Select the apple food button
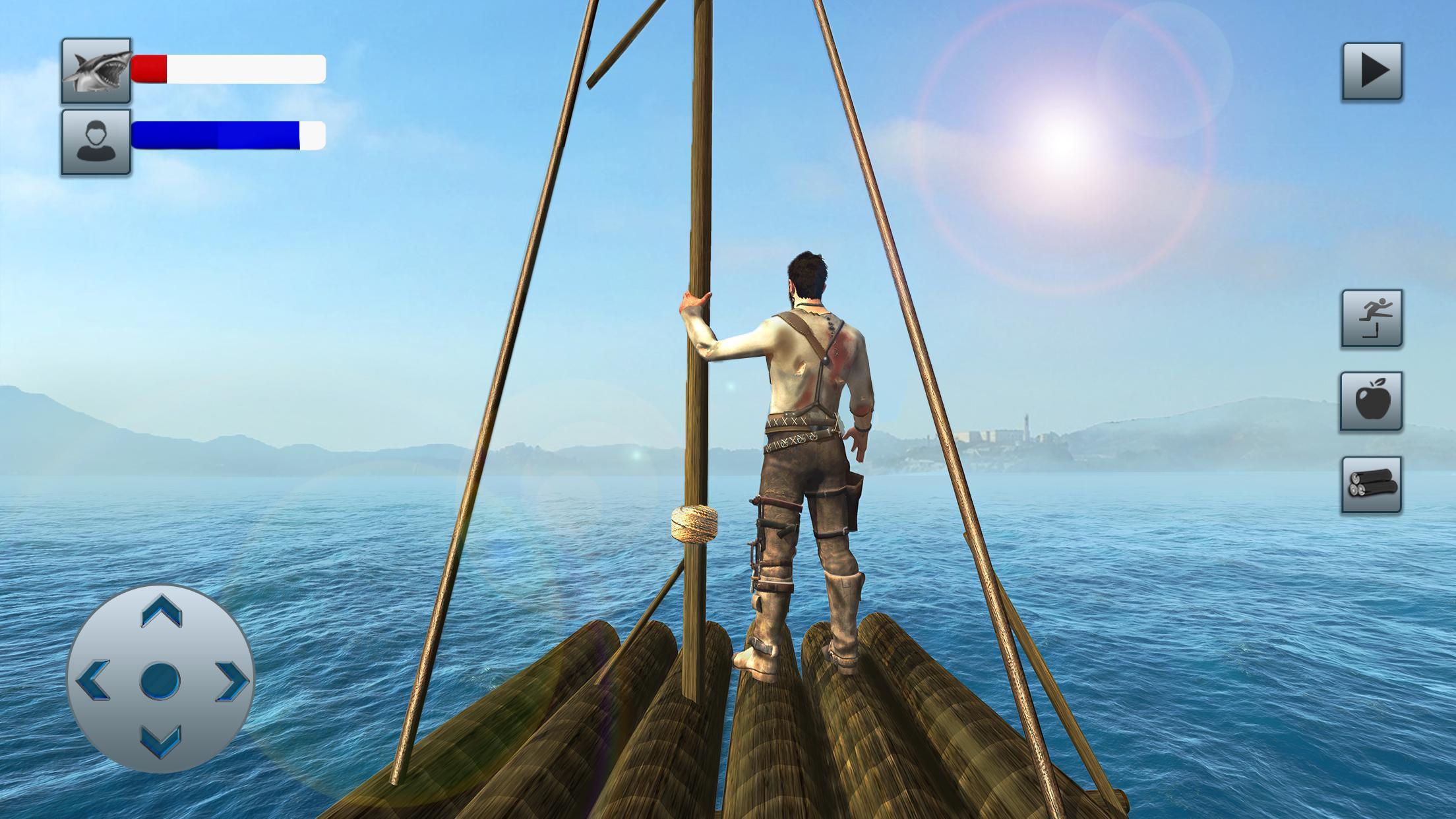 click(x=1371, y=402)
